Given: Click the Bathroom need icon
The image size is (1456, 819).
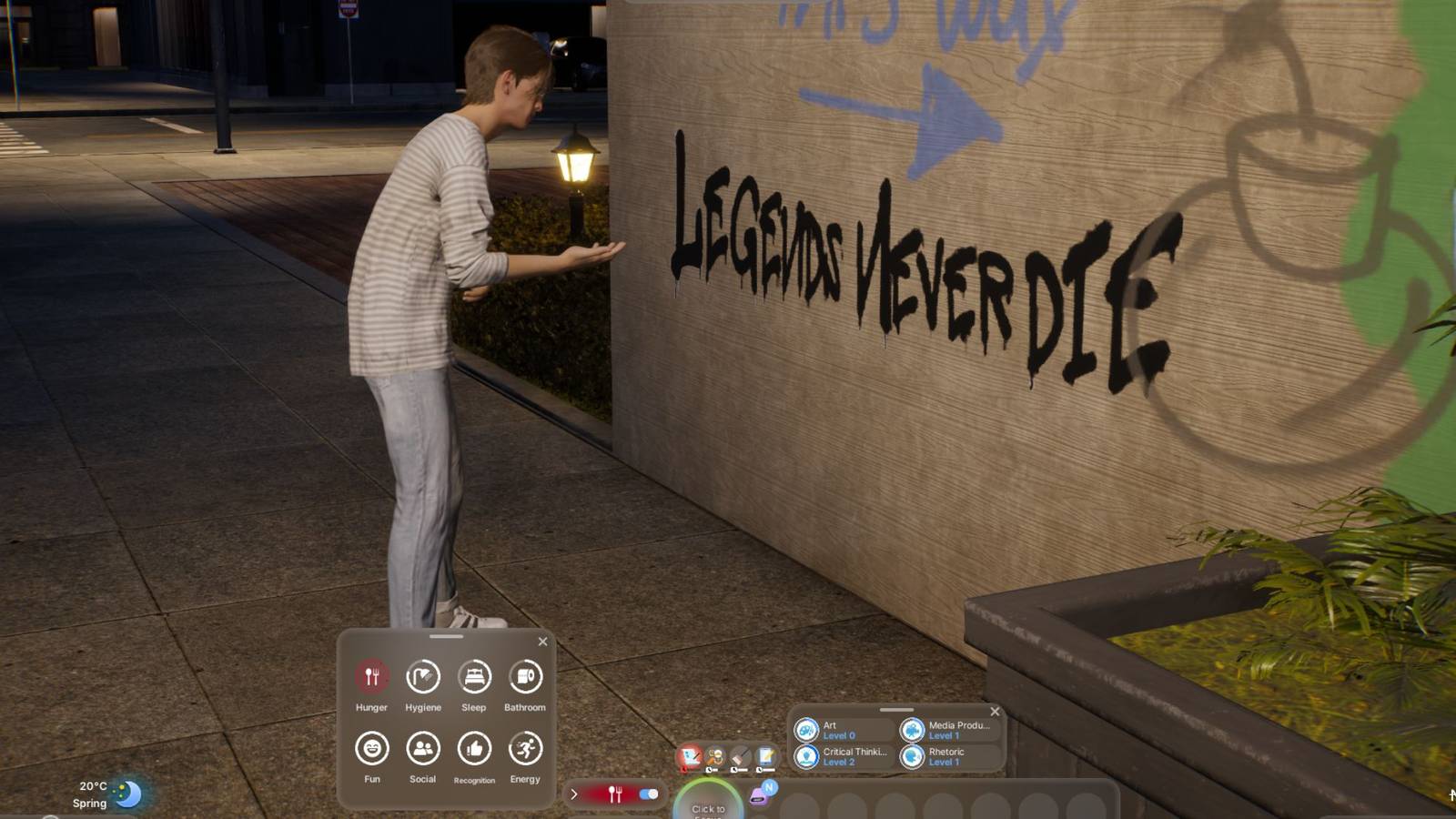Looking at the screenshot, I should point(527,675).
